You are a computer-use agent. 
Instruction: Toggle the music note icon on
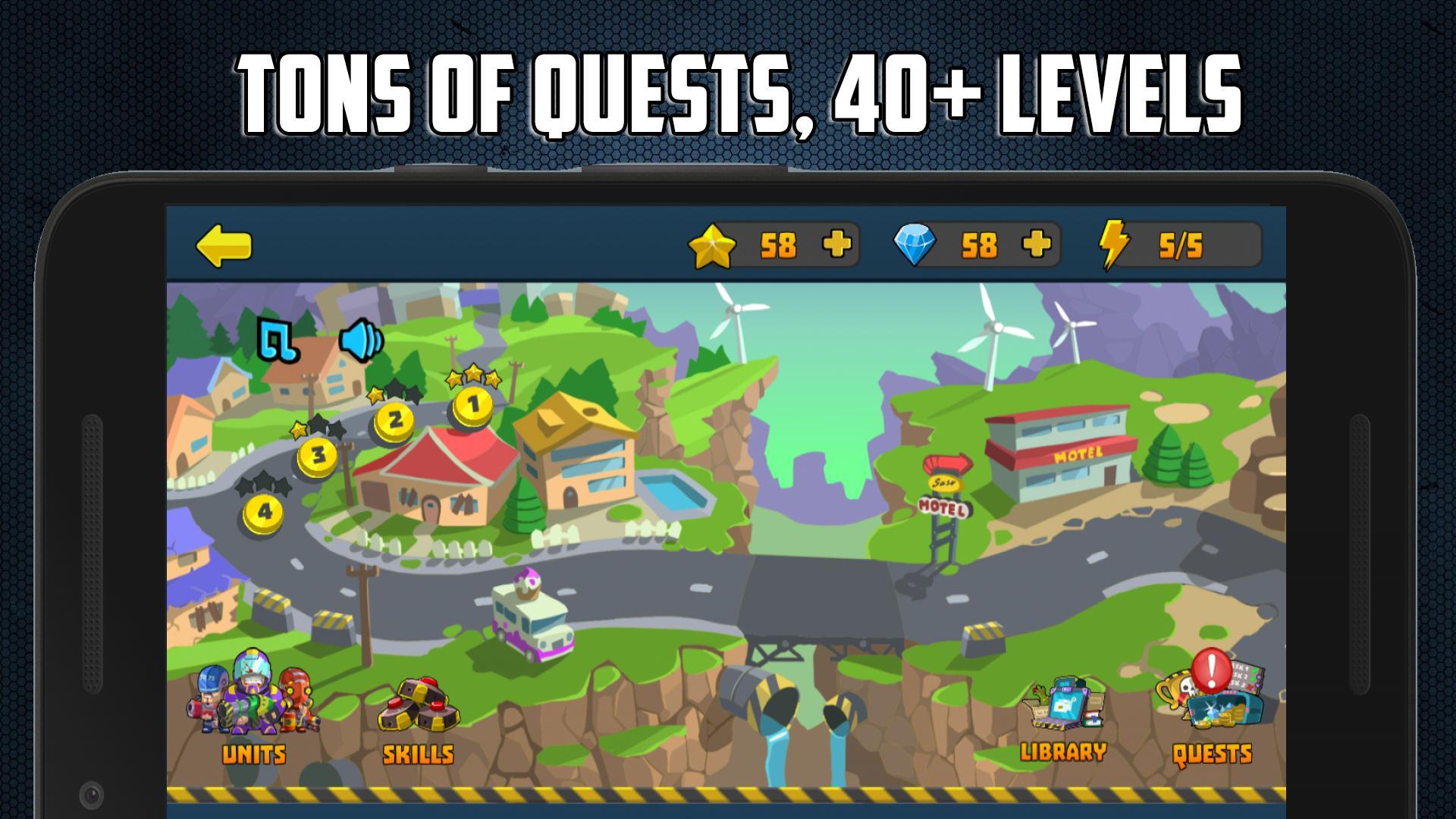click(281, 341)
